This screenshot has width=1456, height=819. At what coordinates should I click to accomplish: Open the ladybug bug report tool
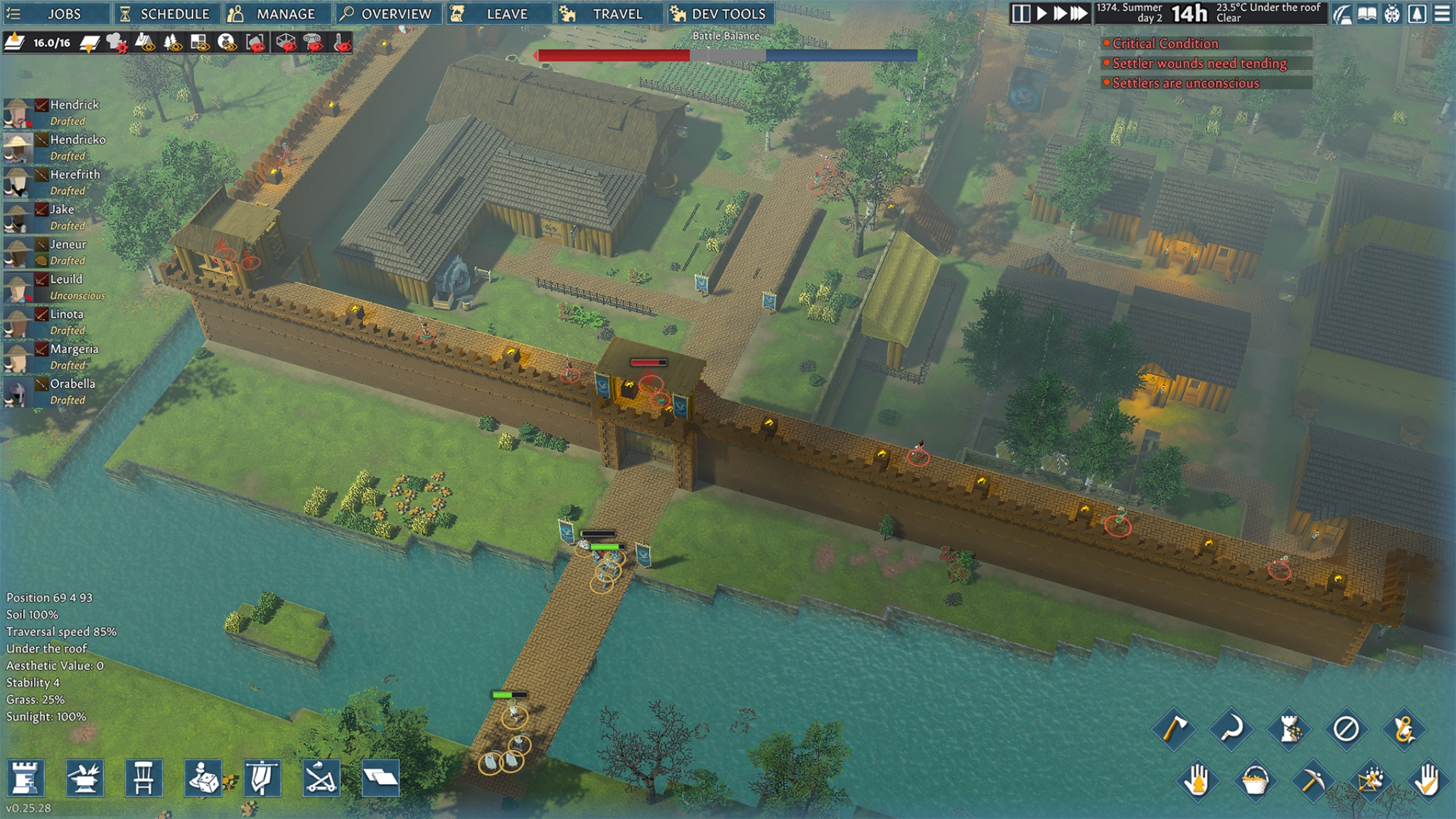tap(1391, 13)
